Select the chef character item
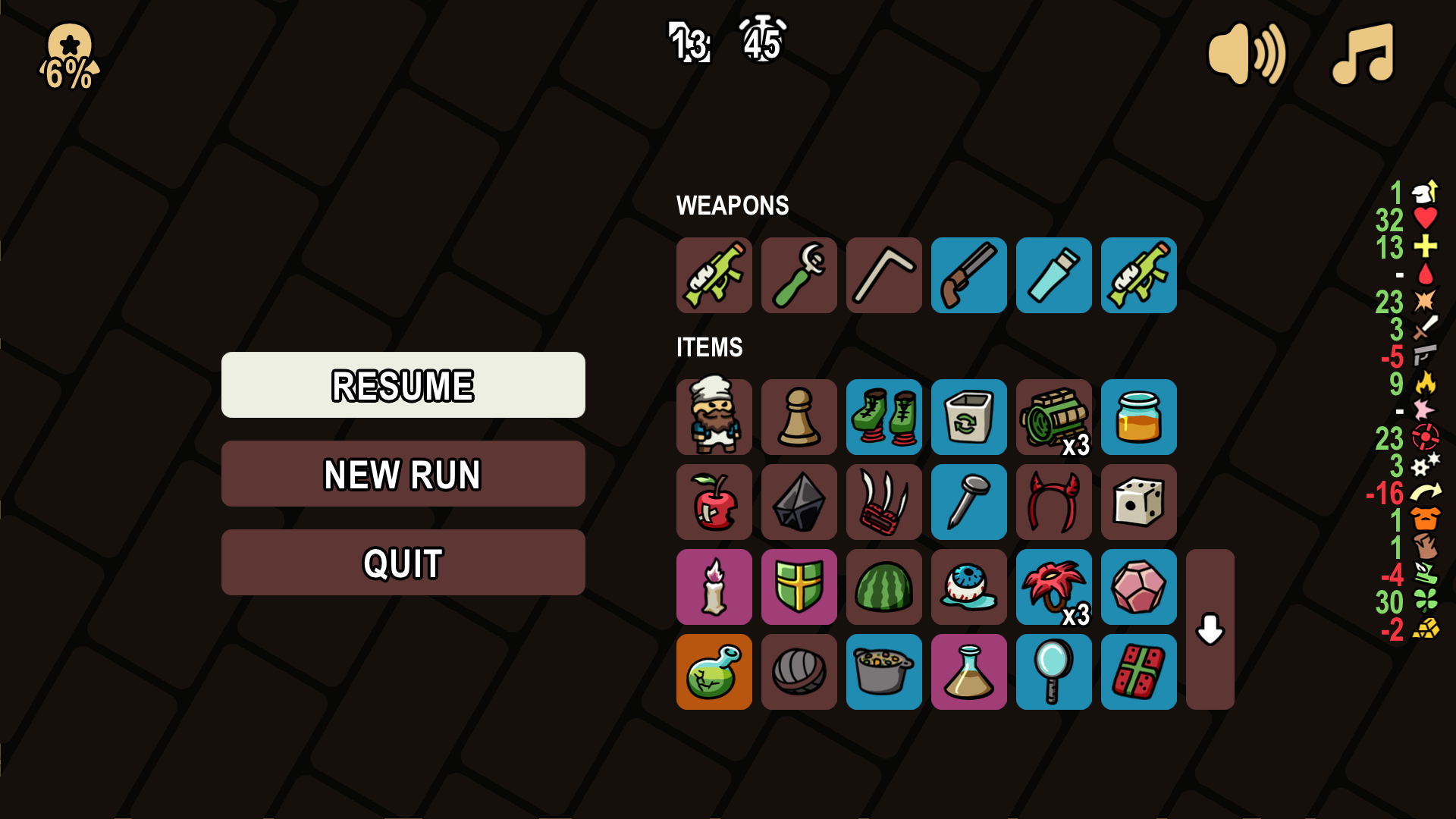The width and height of the screenshot is (1456, 819). tap(714, 417)
